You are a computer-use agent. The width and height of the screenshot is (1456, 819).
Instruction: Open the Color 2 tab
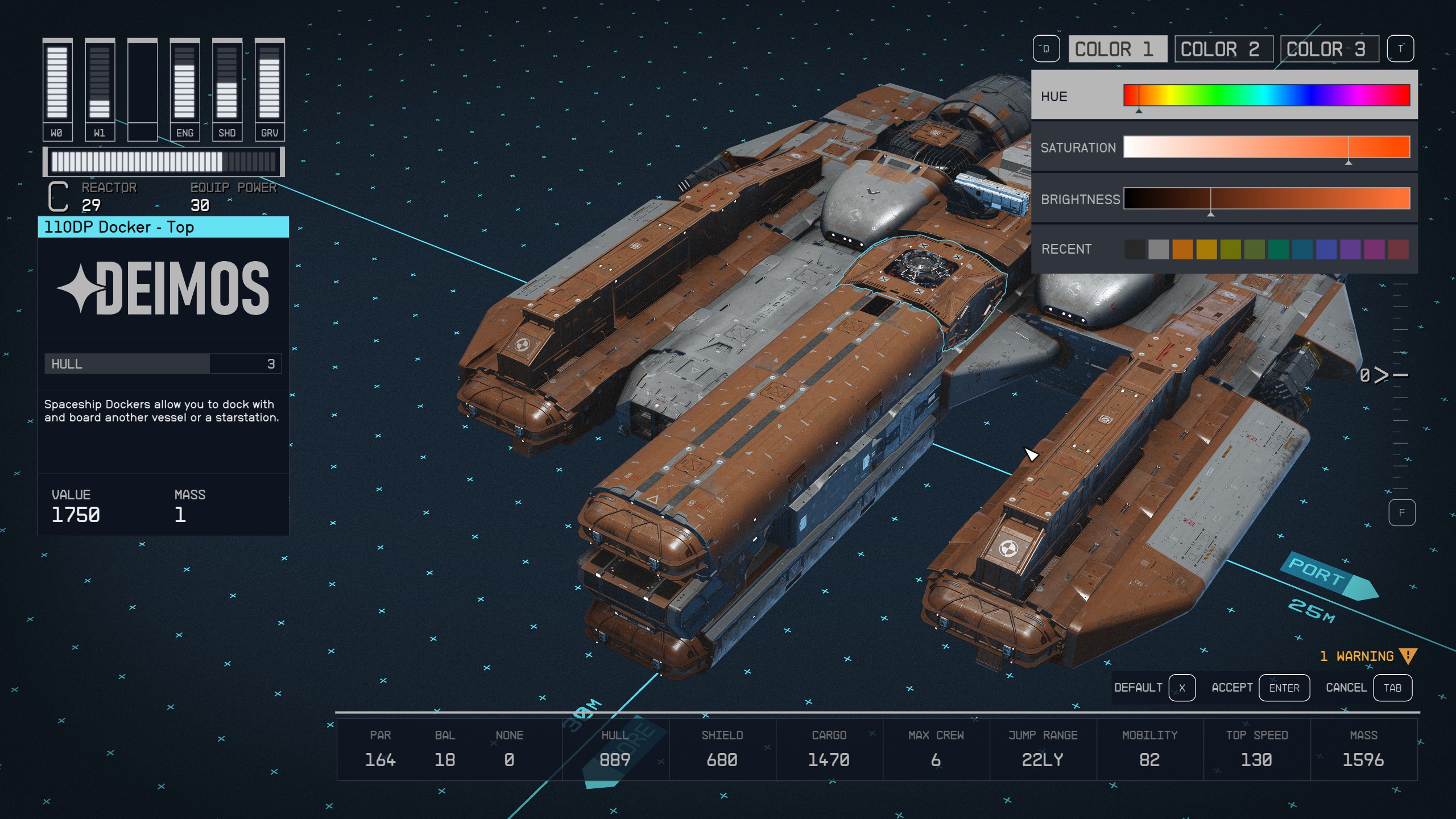tap(1220, 49)
